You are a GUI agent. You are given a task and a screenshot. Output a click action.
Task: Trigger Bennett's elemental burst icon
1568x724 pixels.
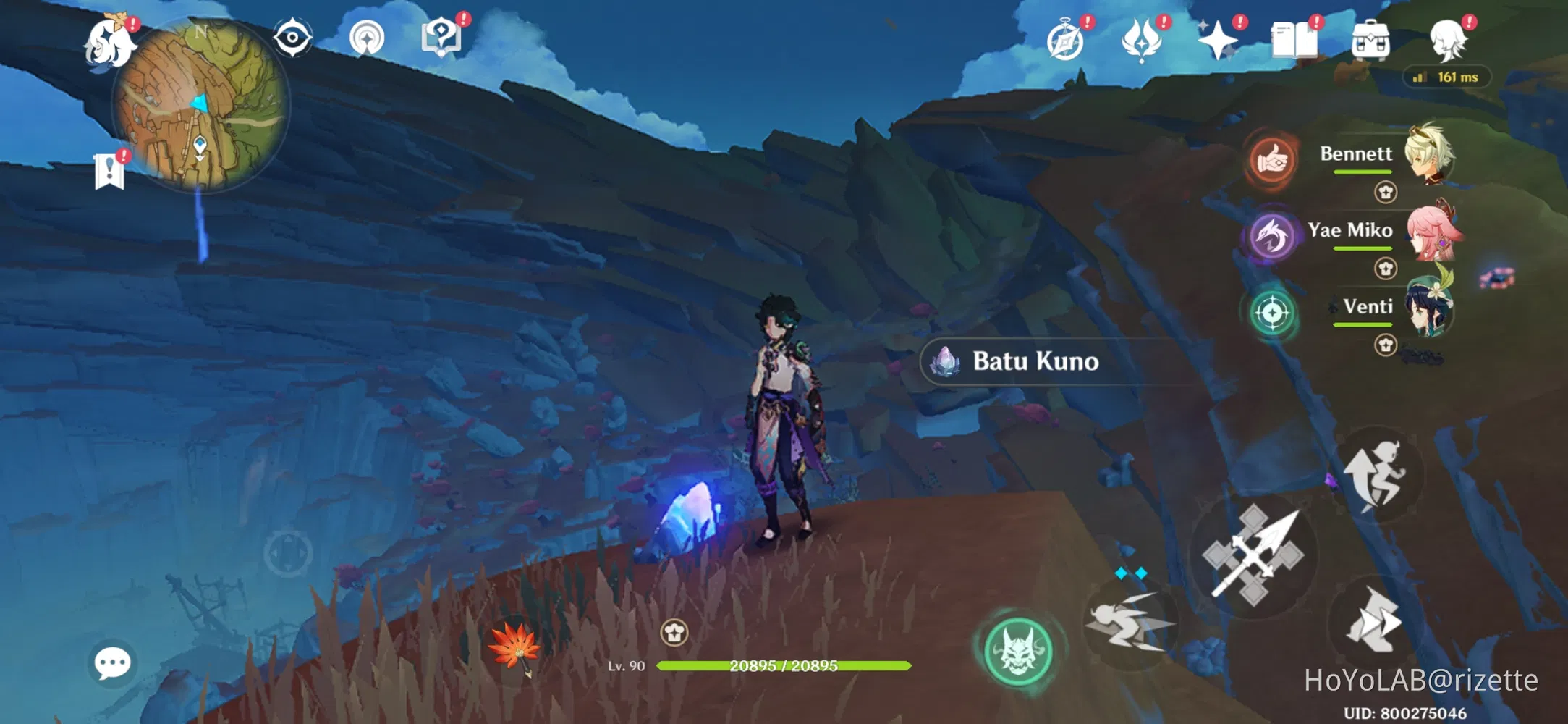point(1271,161)
